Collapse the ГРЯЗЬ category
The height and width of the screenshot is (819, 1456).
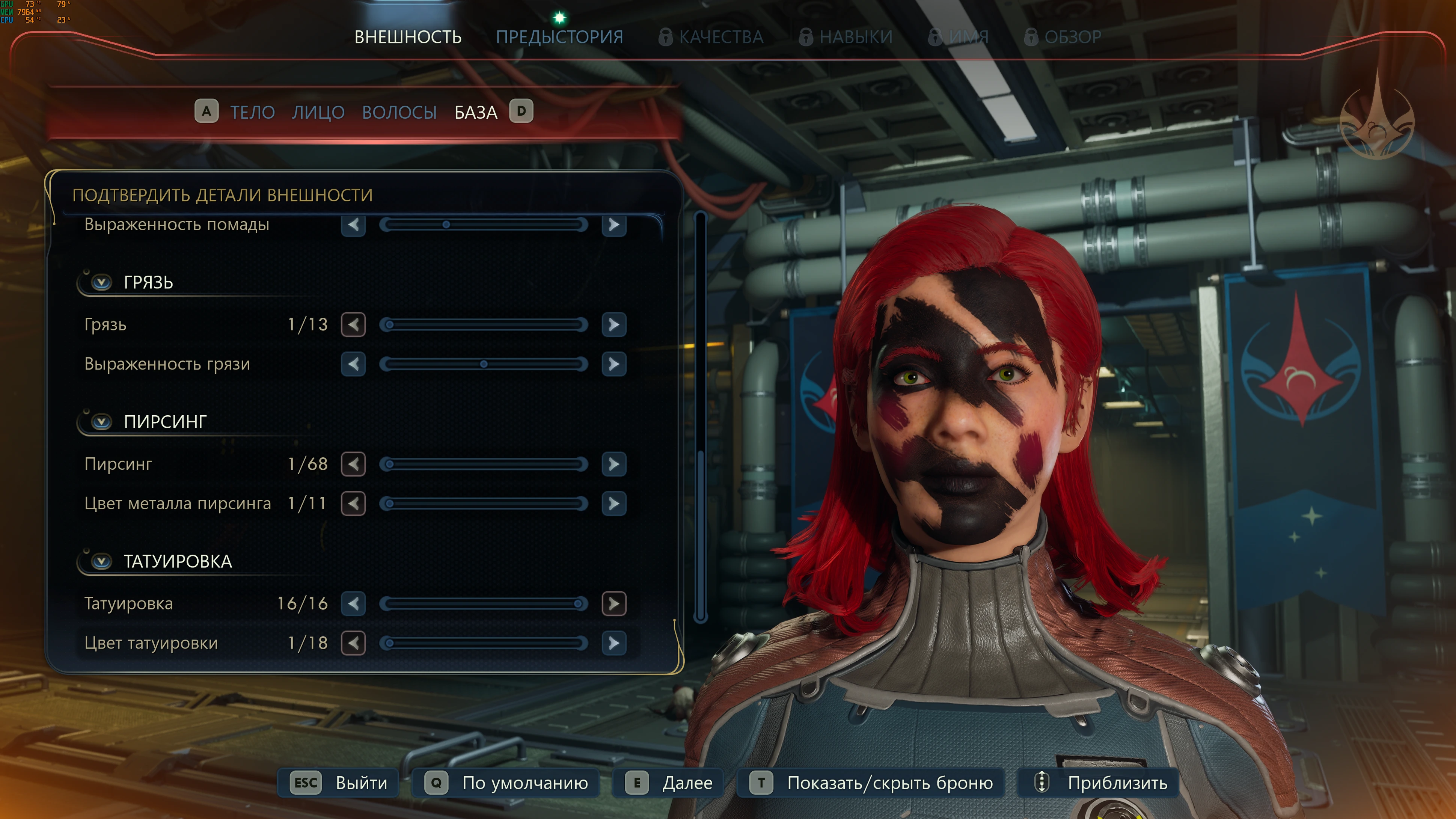click(102, 282)
